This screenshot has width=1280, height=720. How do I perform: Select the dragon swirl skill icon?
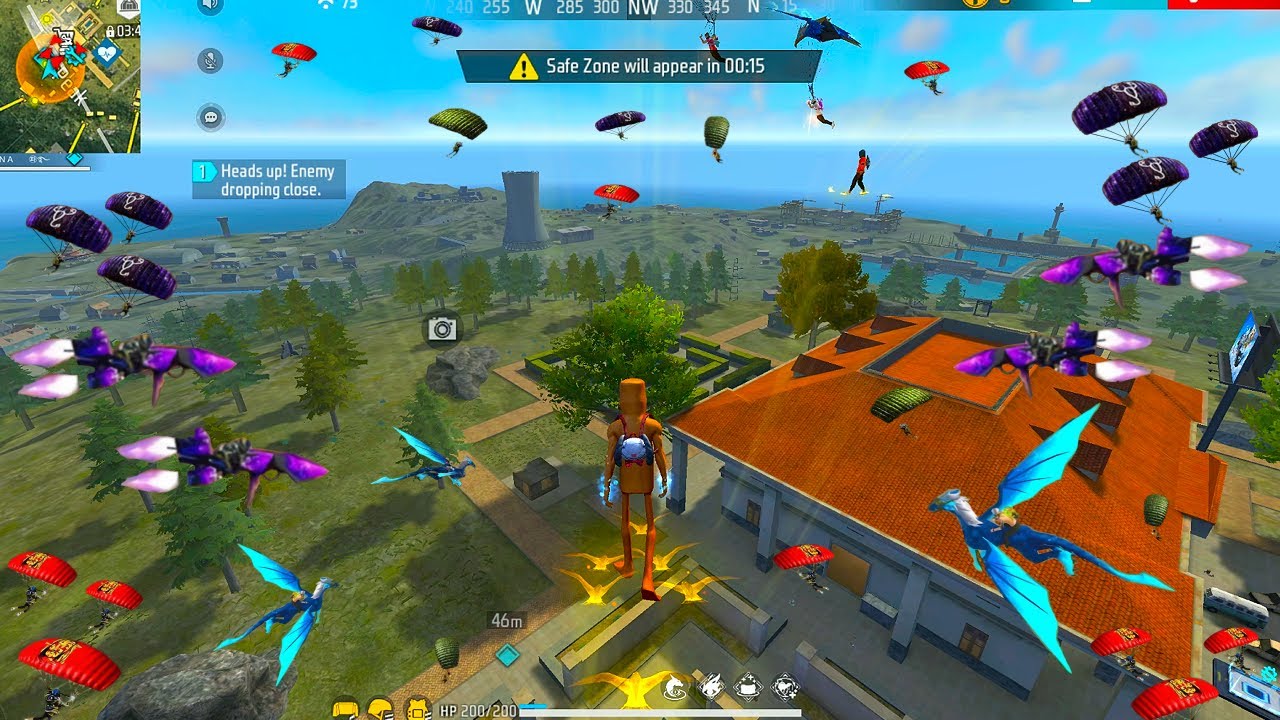[673, 686]
